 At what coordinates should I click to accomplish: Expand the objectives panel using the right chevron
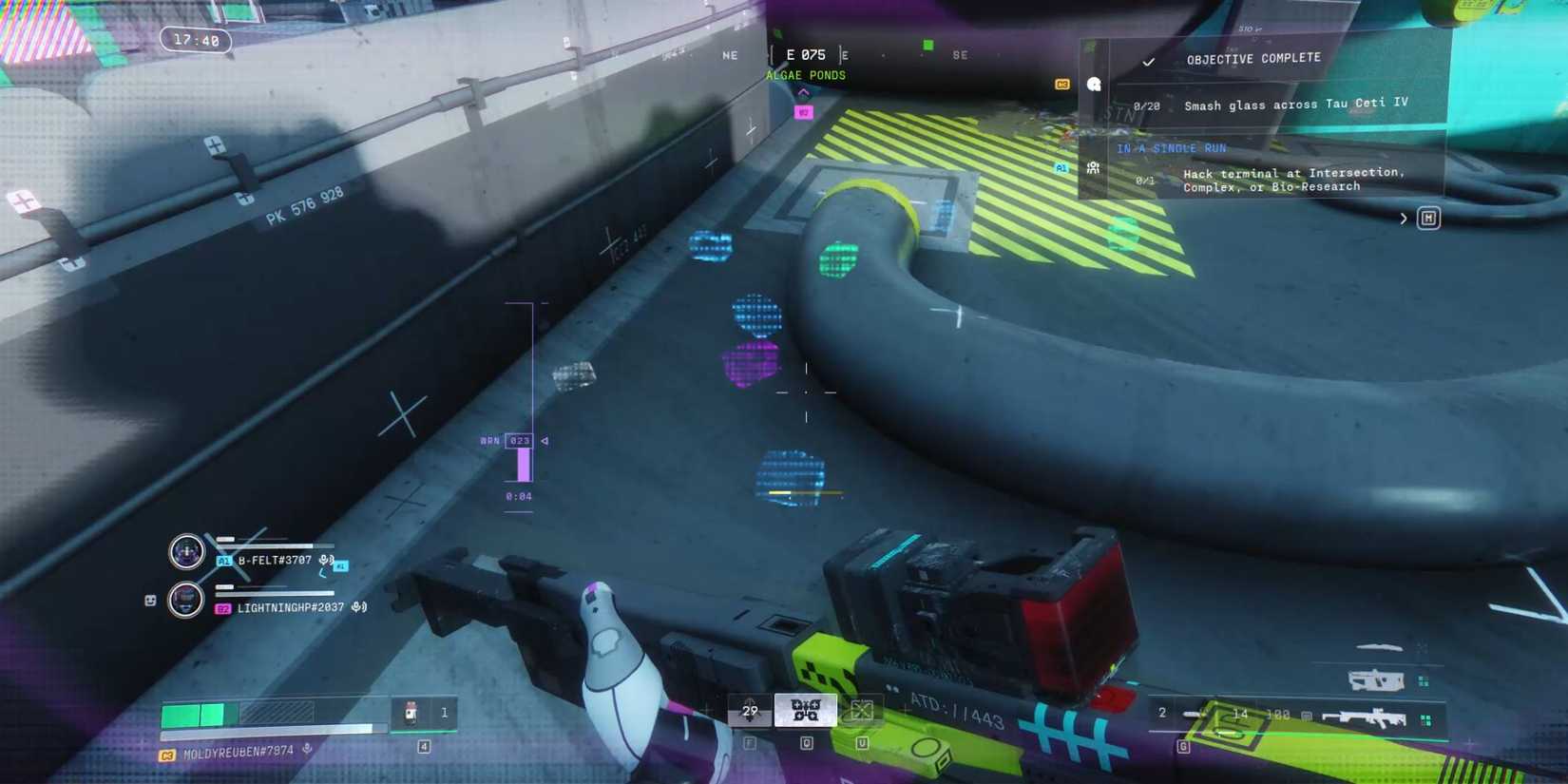[x=1405, y=219]
